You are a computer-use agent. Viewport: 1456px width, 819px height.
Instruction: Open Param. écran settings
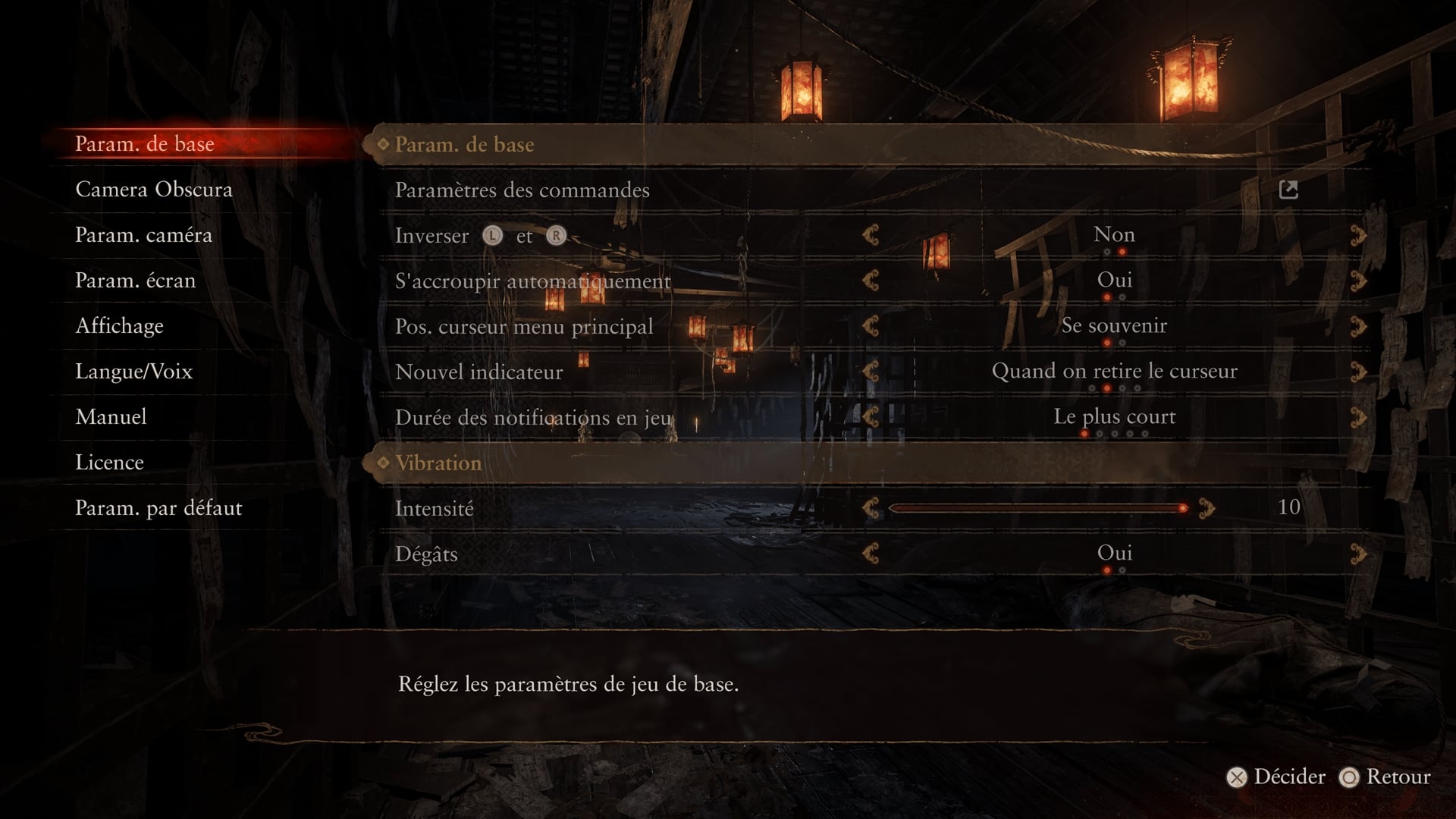pyautogui.click(x=135, y=281)
